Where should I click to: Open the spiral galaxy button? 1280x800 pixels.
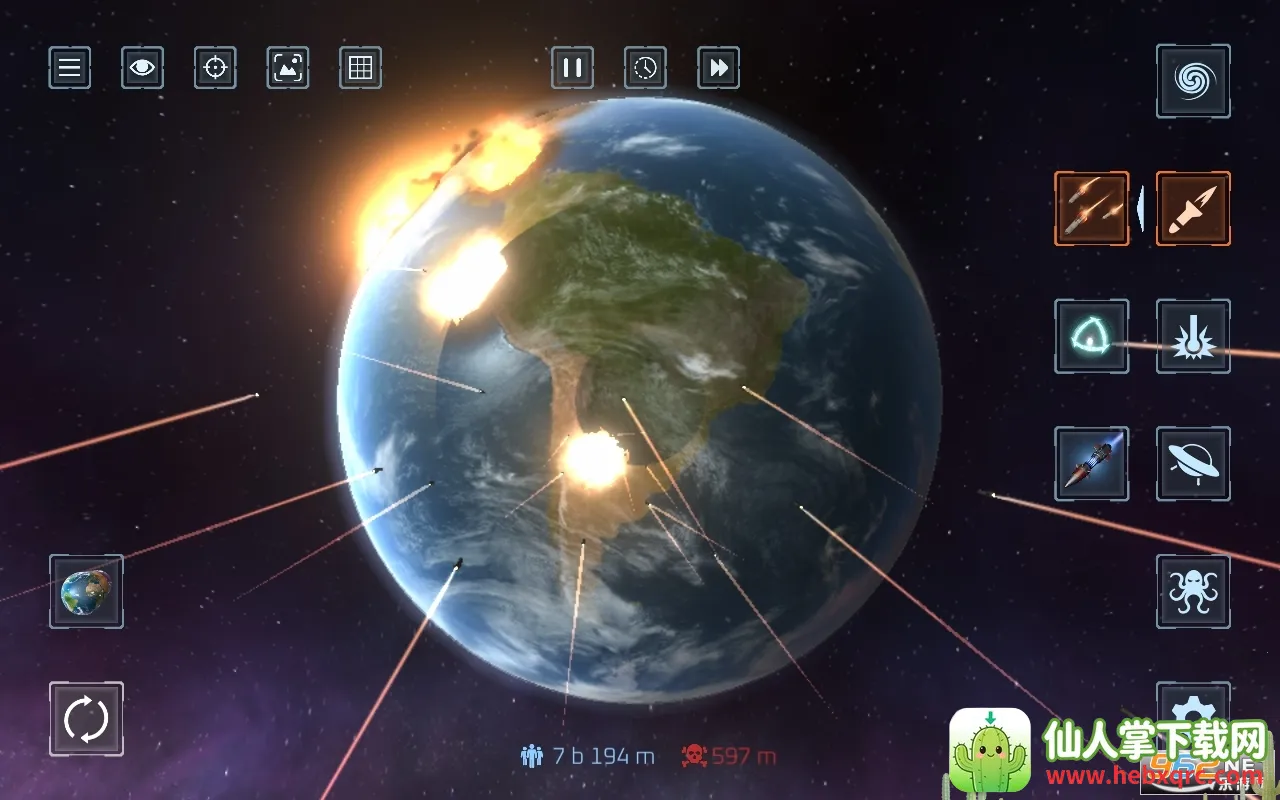1193,81
